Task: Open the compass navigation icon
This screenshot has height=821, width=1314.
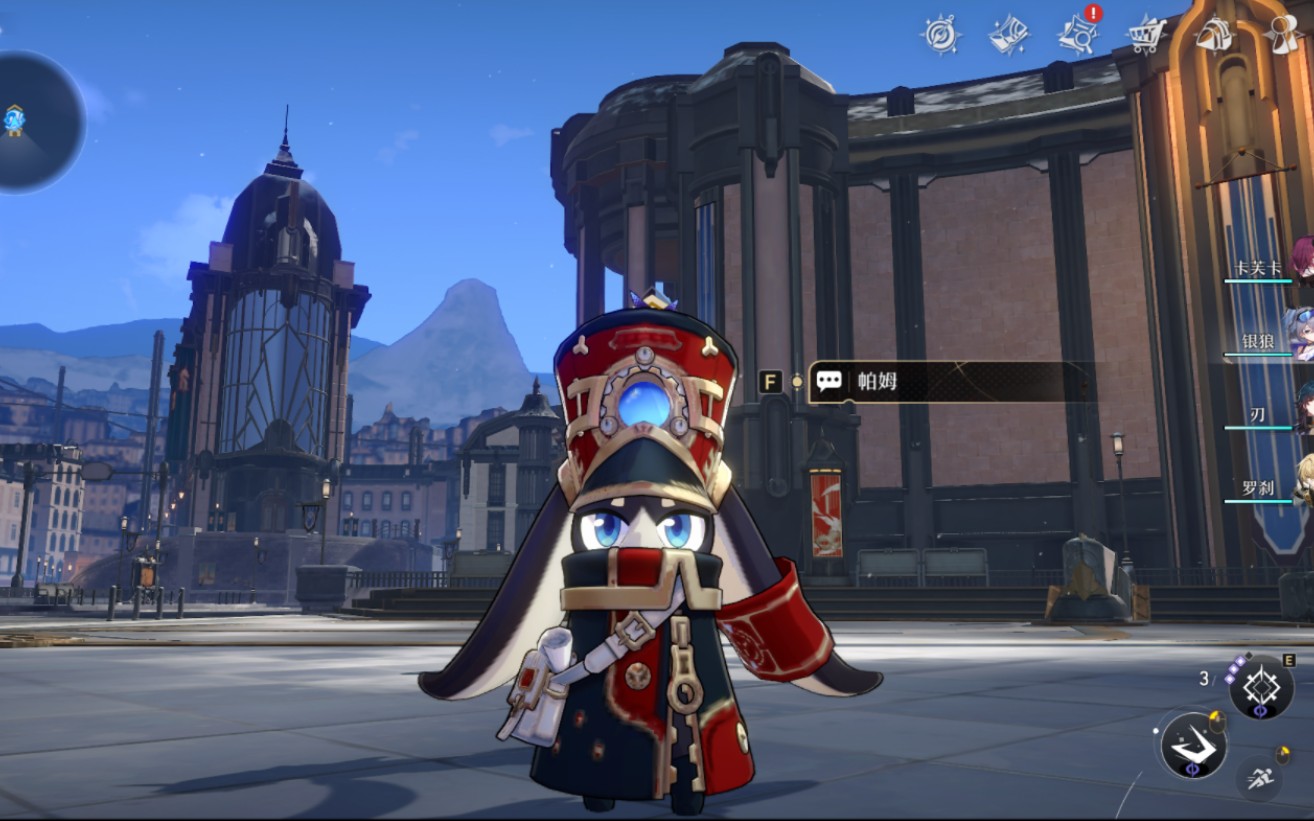Action: click(940, 35)
